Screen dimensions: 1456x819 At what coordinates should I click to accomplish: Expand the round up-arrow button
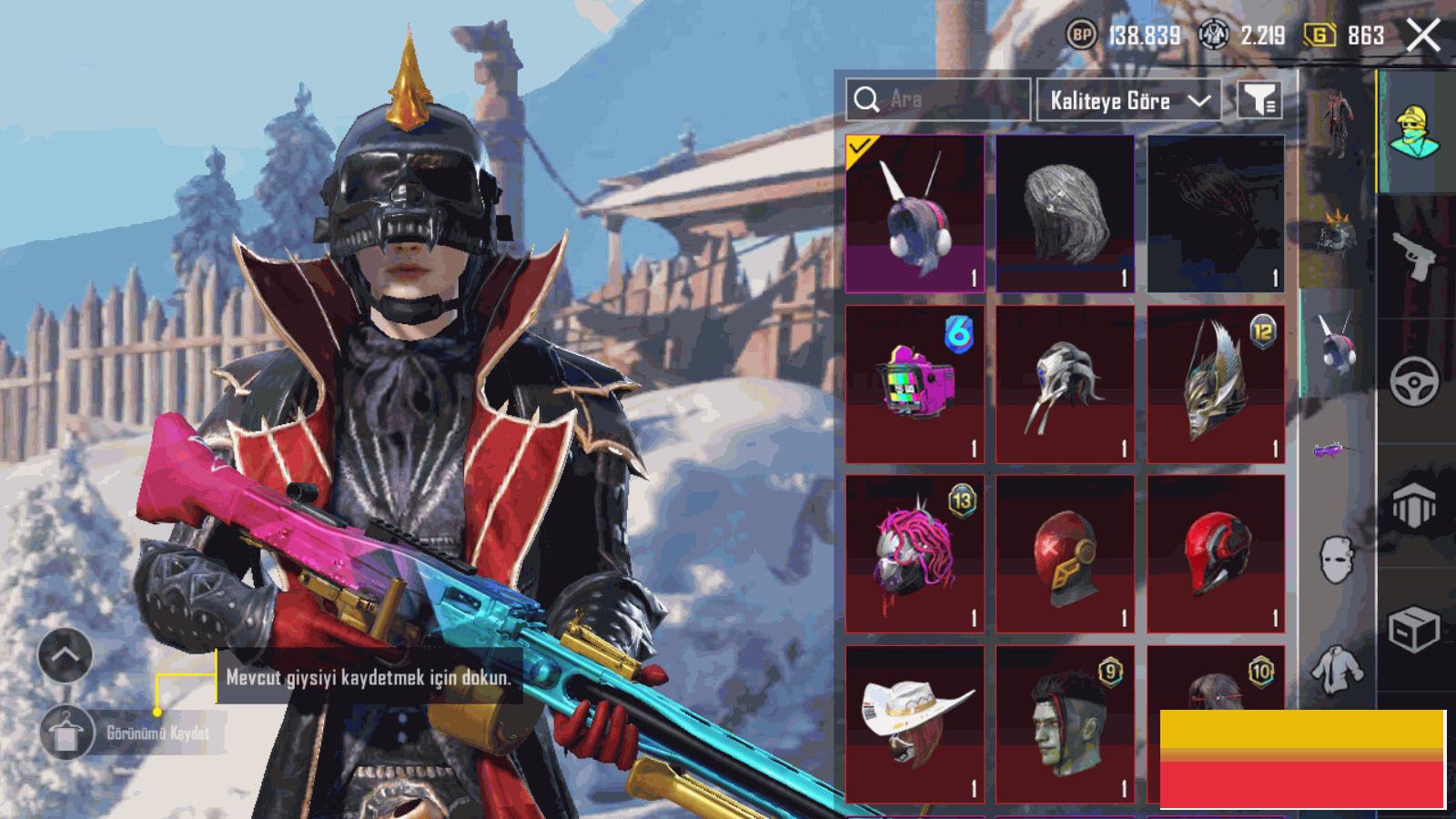66,654
